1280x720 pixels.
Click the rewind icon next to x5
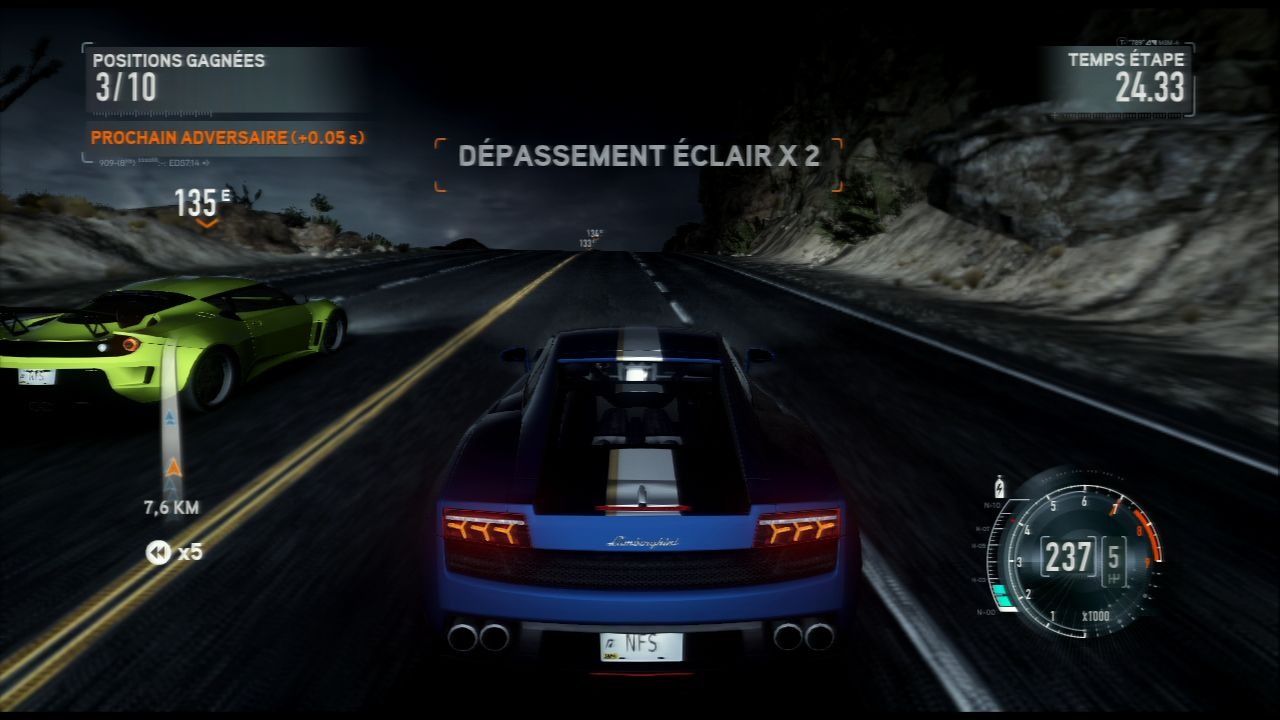[x=158, y=552]
